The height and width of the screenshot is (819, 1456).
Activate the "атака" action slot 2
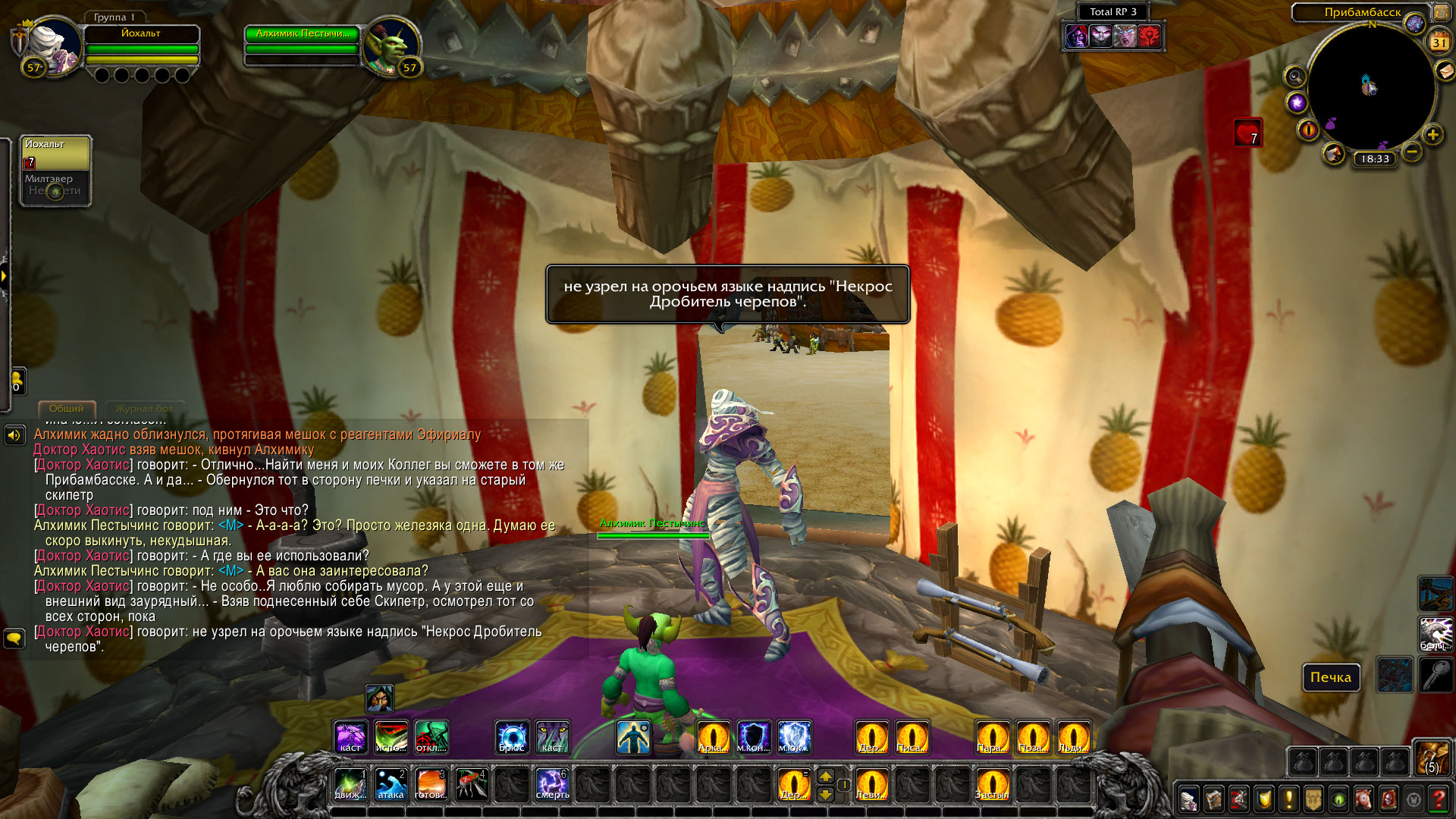[x=391, y=785]
